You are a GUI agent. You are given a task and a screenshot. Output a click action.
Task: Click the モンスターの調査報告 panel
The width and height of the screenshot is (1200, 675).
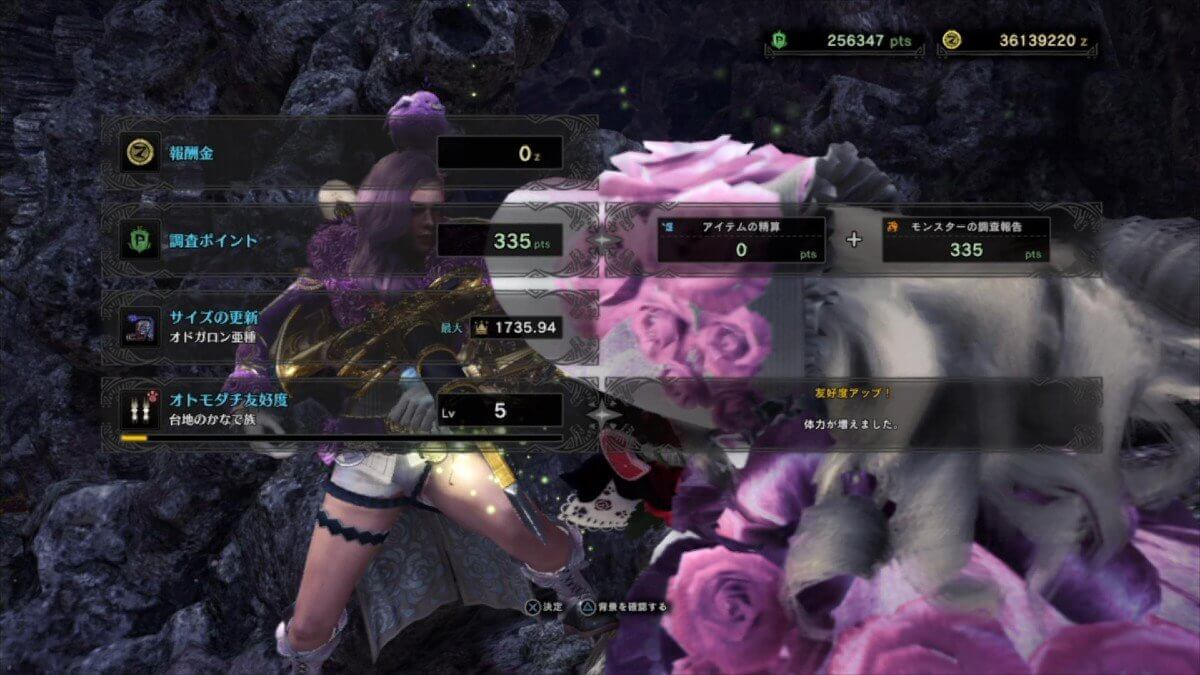[x=965, y=240]
